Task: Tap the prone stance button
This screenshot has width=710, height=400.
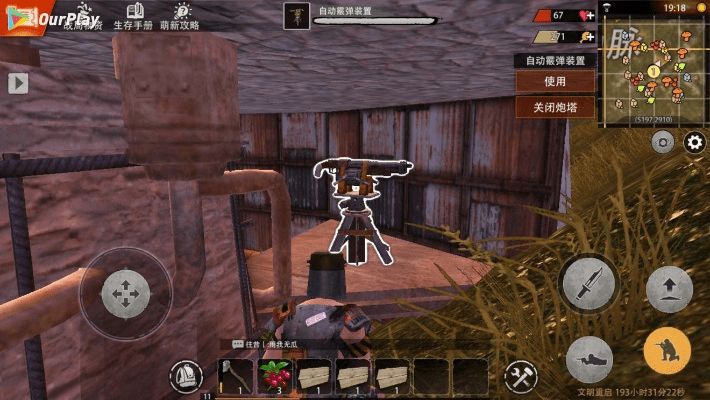Action: tap(590, 359)
